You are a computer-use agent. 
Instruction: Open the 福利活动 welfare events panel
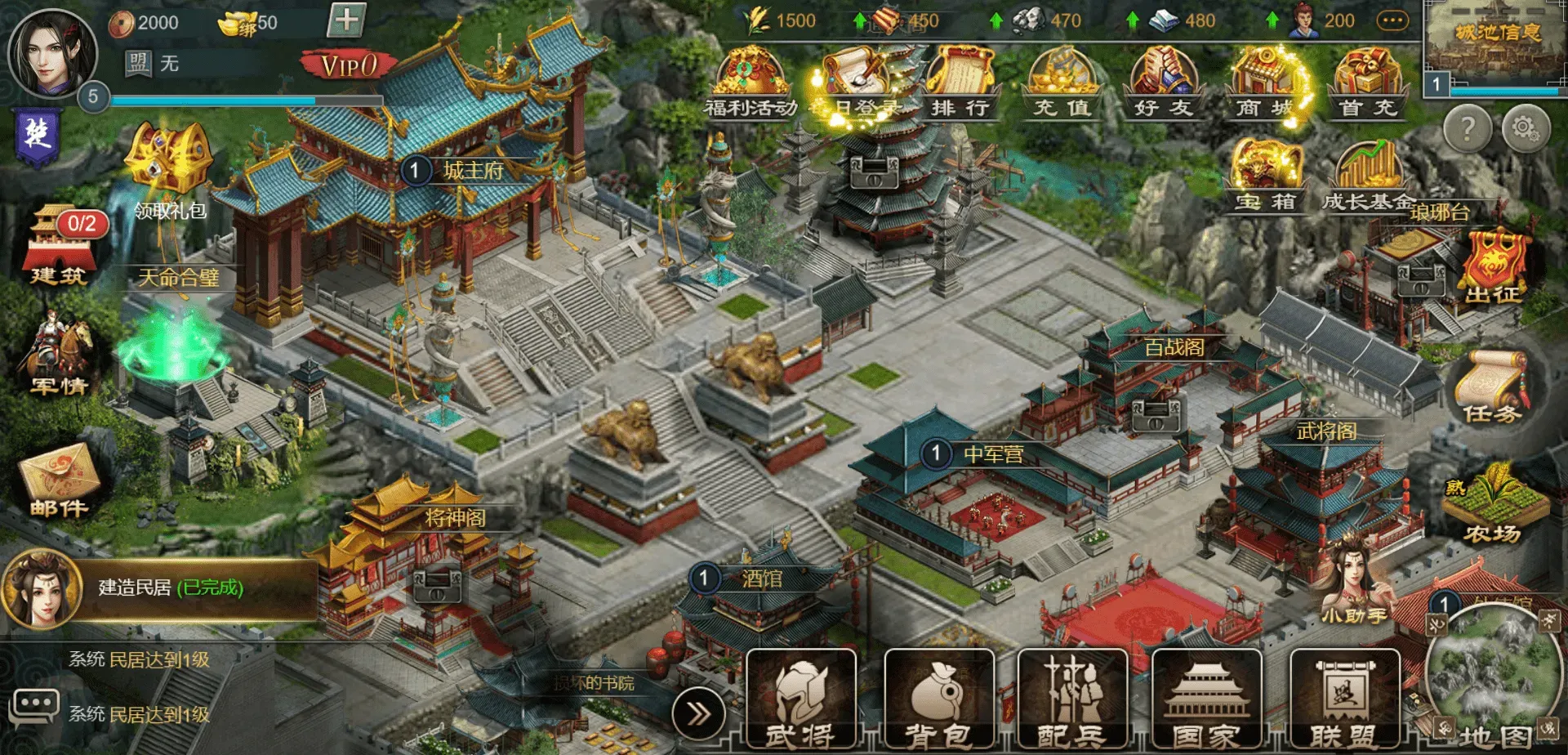(751, 78)
